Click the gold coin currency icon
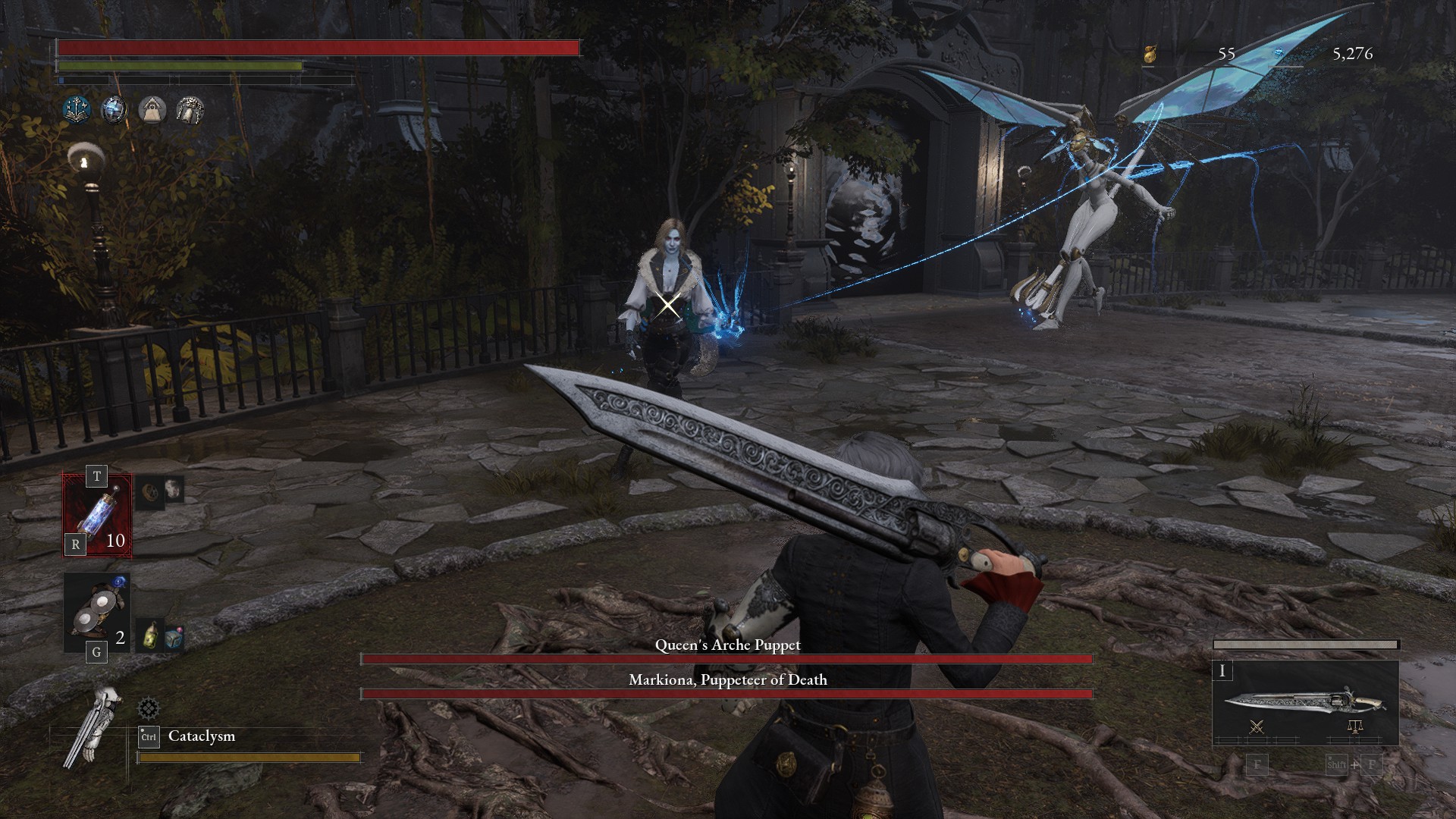Viewport: 1456px width, 819px height. click(1152, 53)
